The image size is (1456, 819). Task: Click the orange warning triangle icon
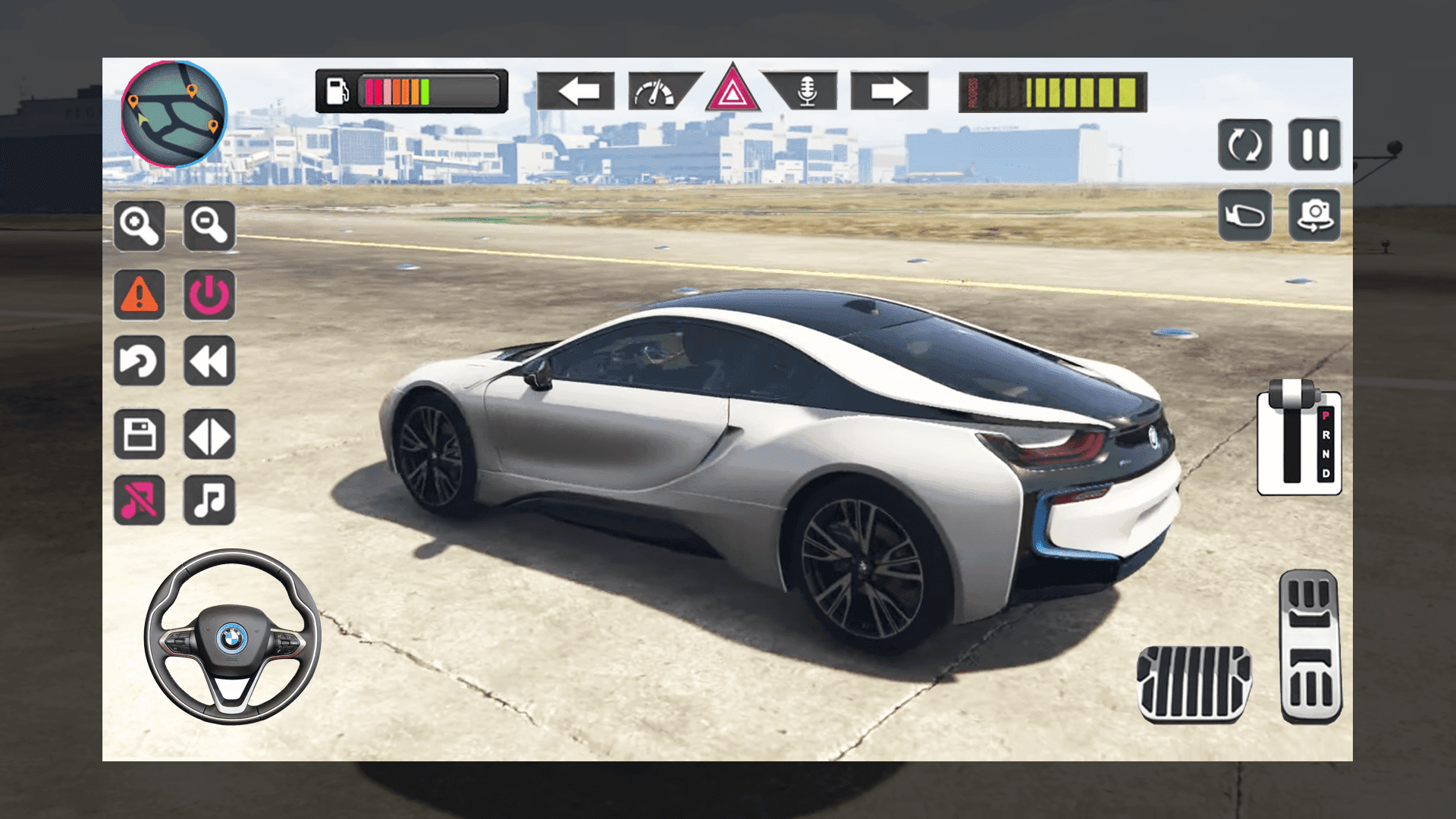pyautogui.click(x=139, y=296)
